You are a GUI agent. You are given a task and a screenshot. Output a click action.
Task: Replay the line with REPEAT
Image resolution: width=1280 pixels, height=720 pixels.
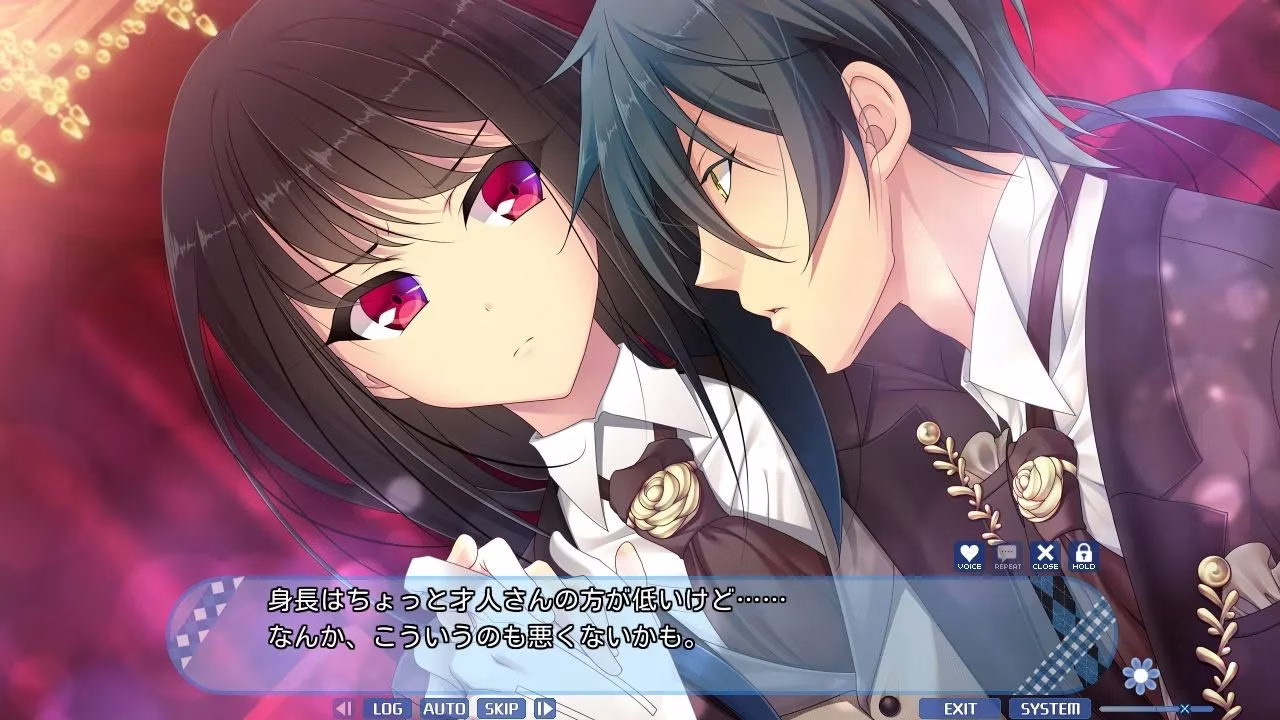[x=1007, y=556]
